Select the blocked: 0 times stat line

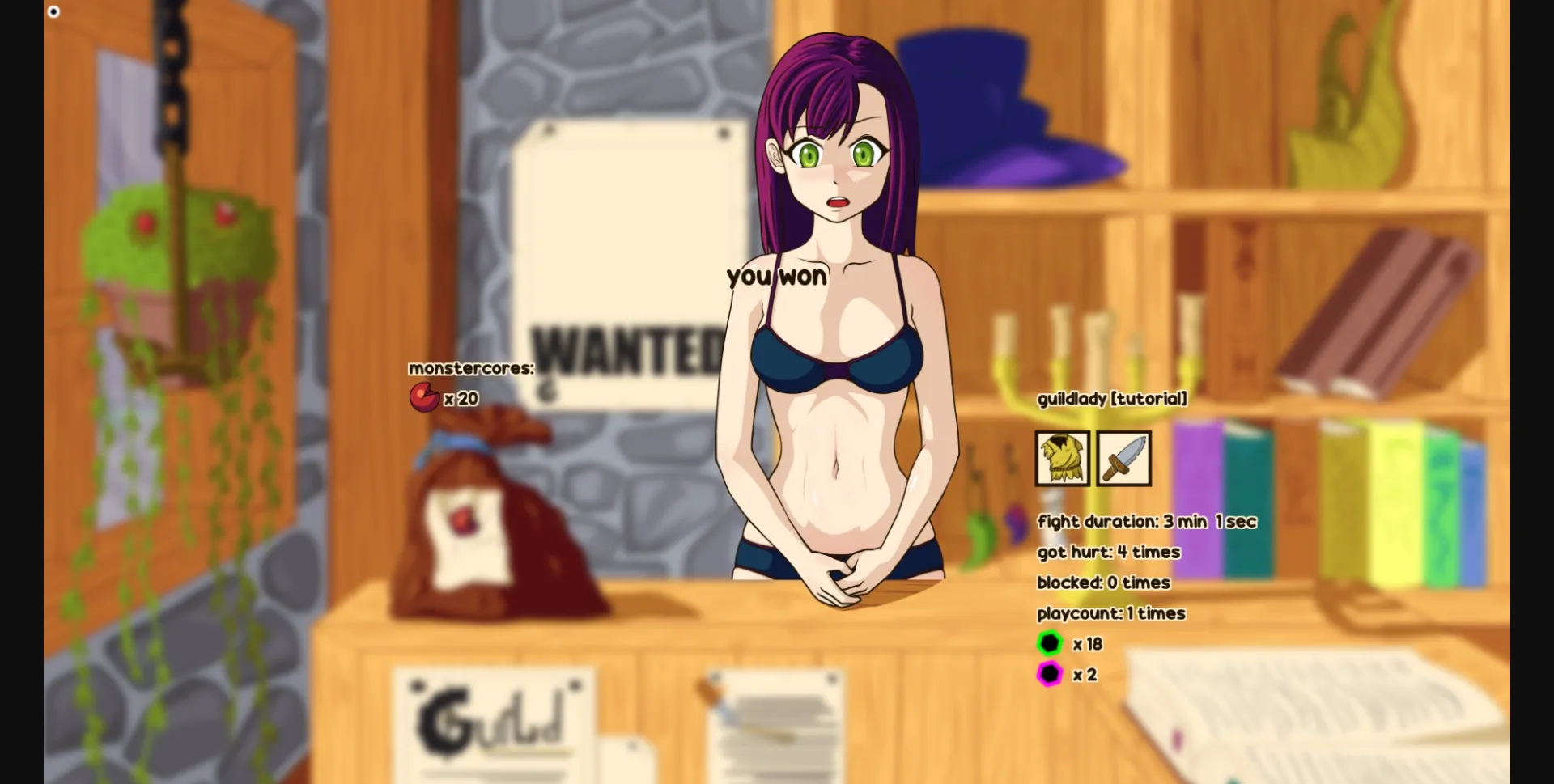point(1104,583)
